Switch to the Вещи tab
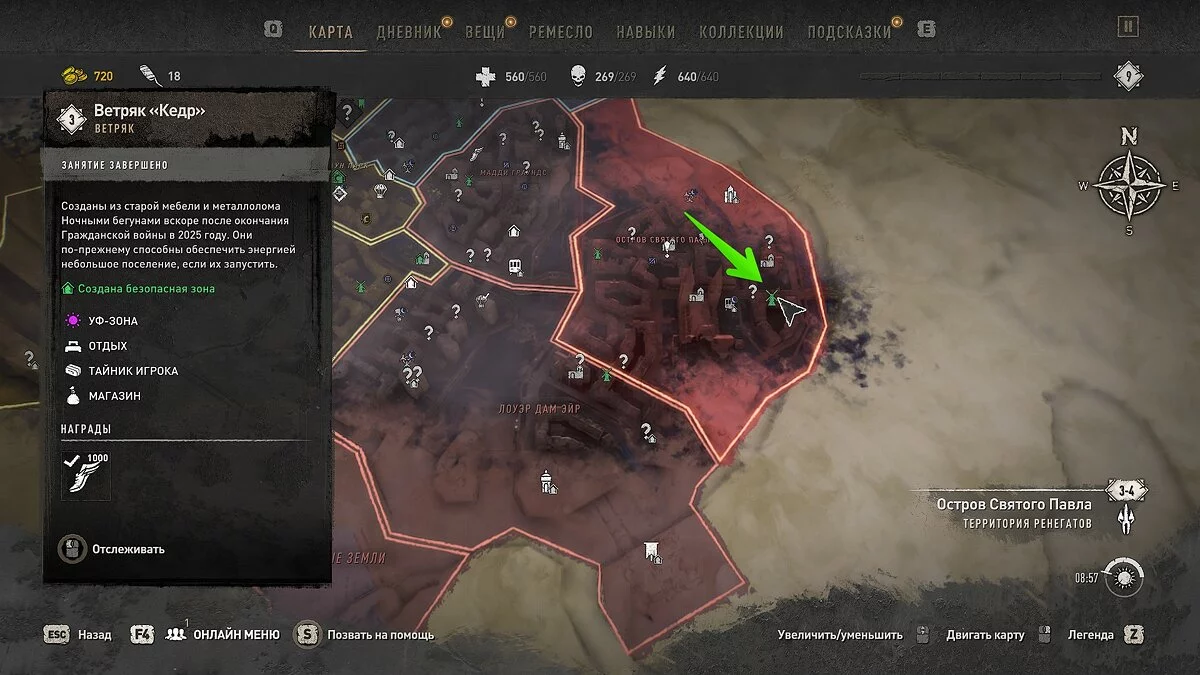This screenshot has height=675, width=1200. coord(484,31)
